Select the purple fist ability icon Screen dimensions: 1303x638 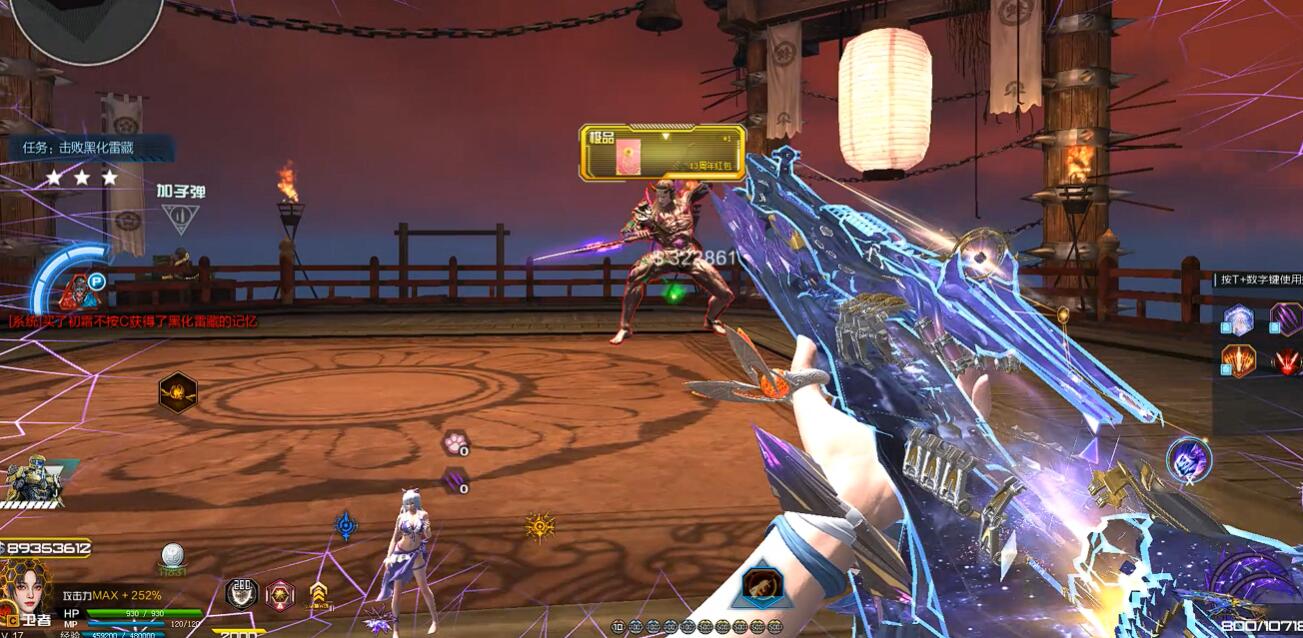1189,460
